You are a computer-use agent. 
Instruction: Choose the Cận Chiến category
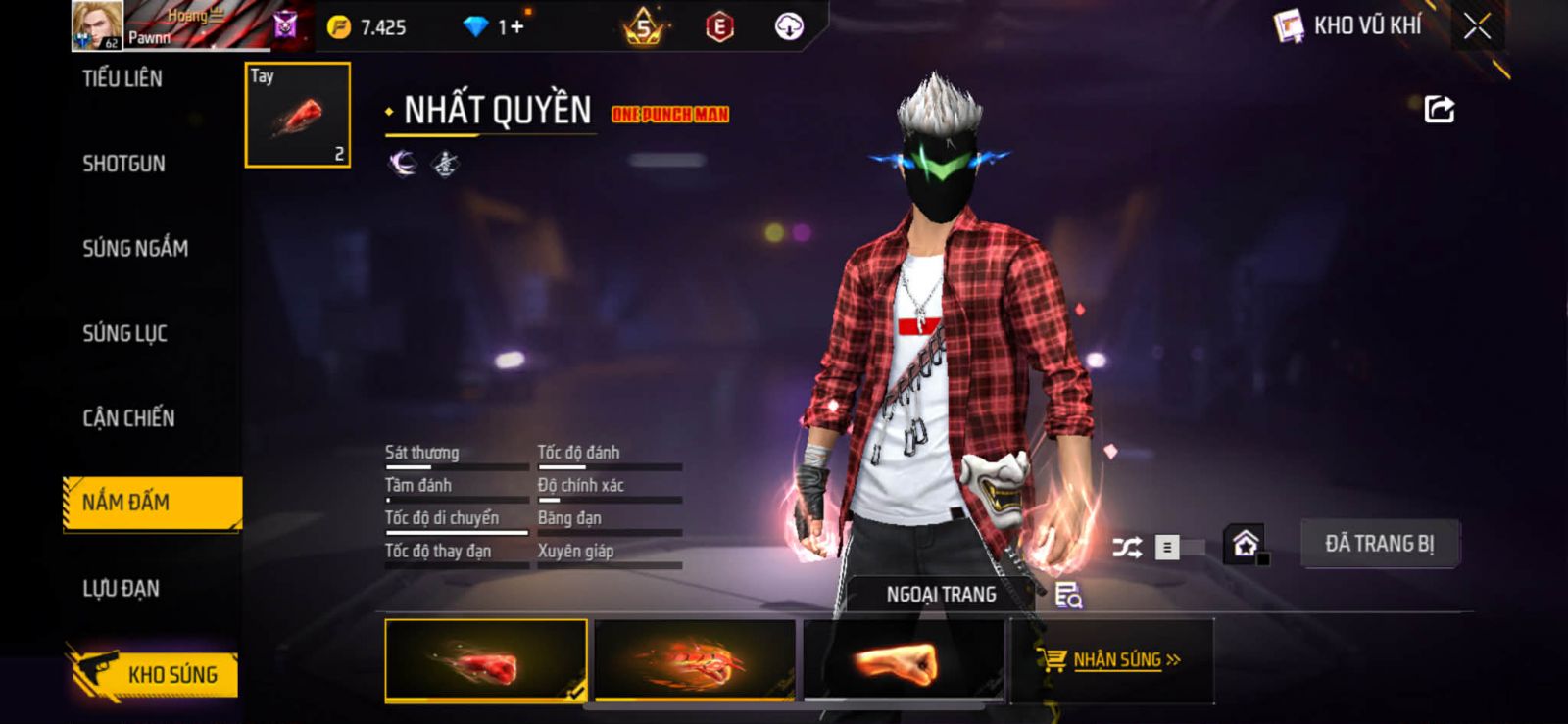pyautogui.click(x=128, y=418)
